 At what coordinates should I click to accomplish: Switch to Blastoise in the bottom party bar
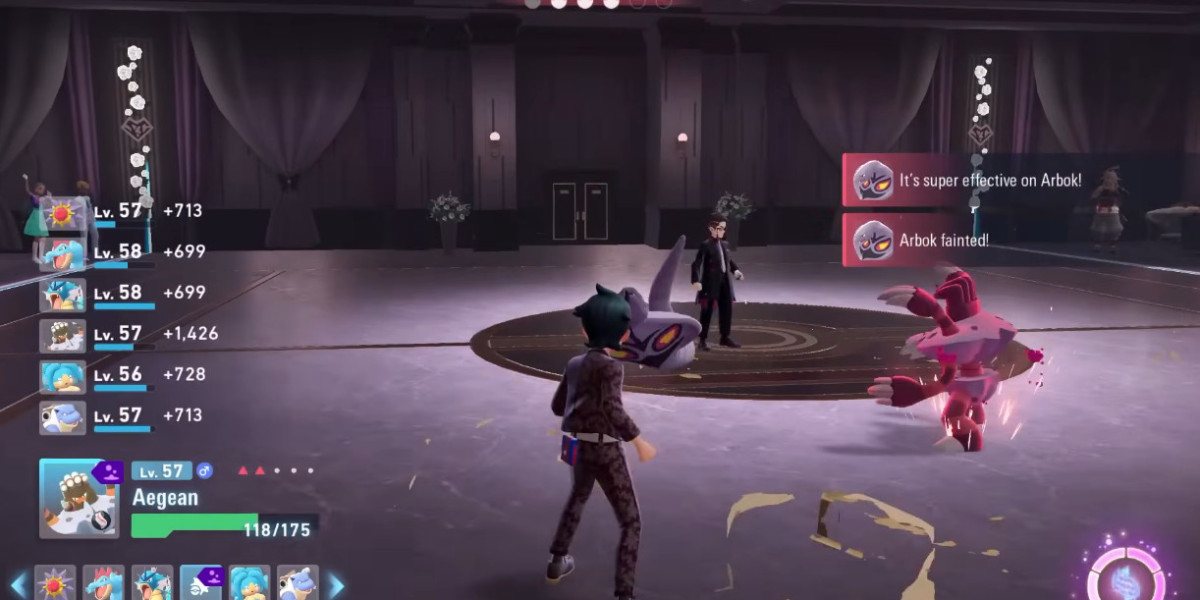click(x=298, y=584)
